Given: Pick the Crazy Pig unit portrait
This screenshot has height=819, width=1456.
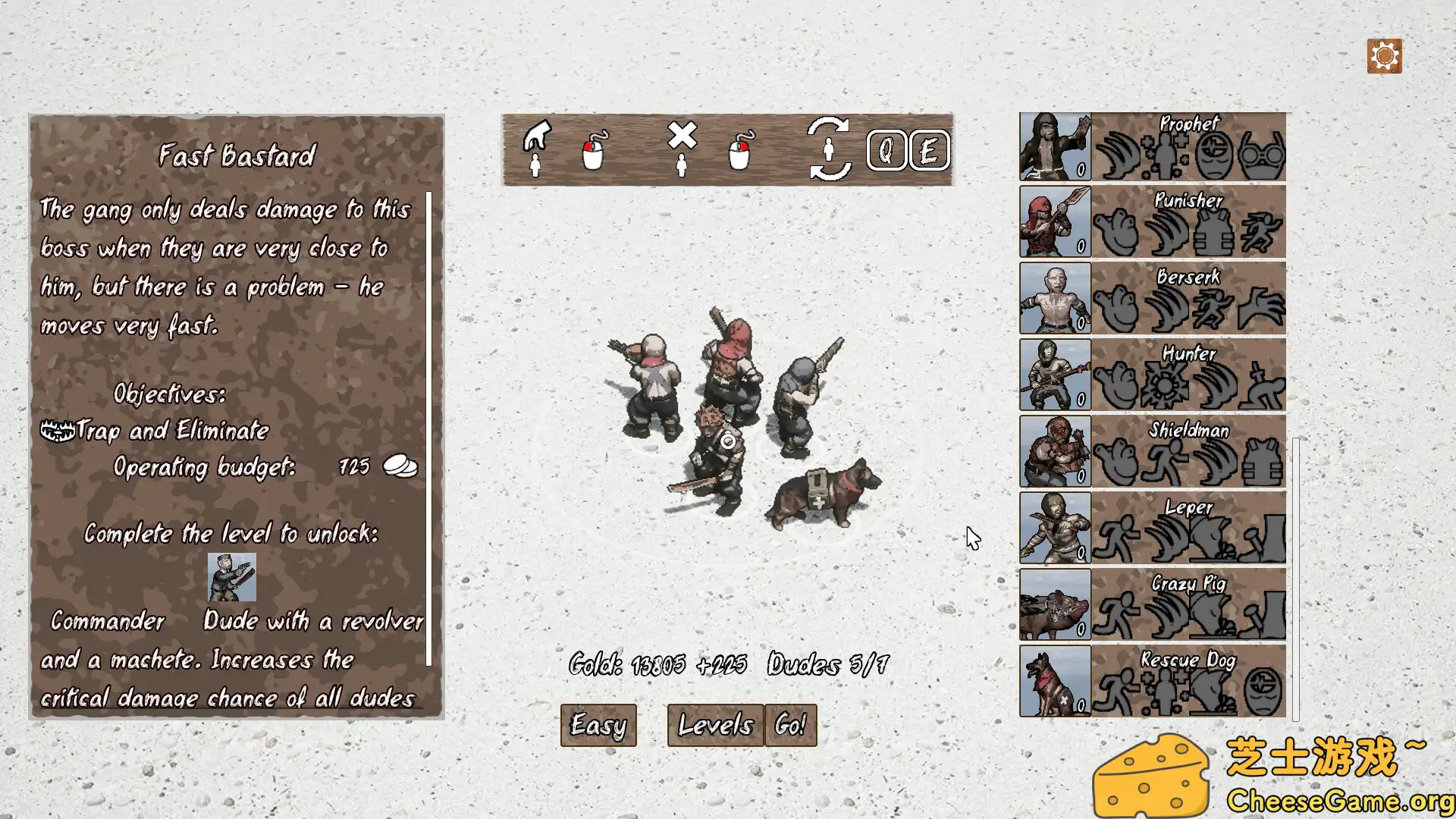Looking at the screenshot, I should coord(1055,605).
